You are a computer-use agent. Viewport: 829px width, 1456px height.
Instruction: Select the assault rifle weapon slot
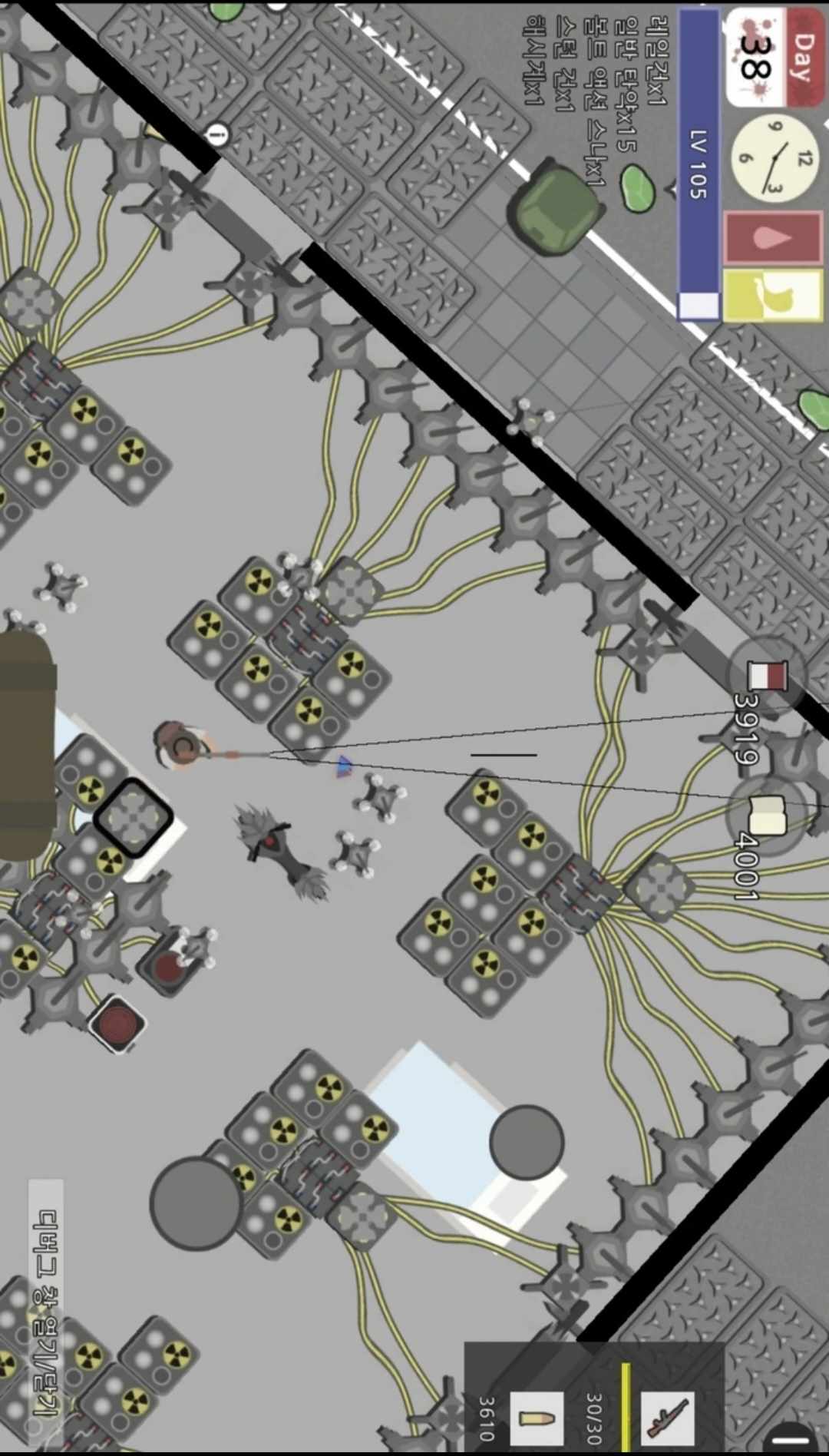pos(666,1411)
